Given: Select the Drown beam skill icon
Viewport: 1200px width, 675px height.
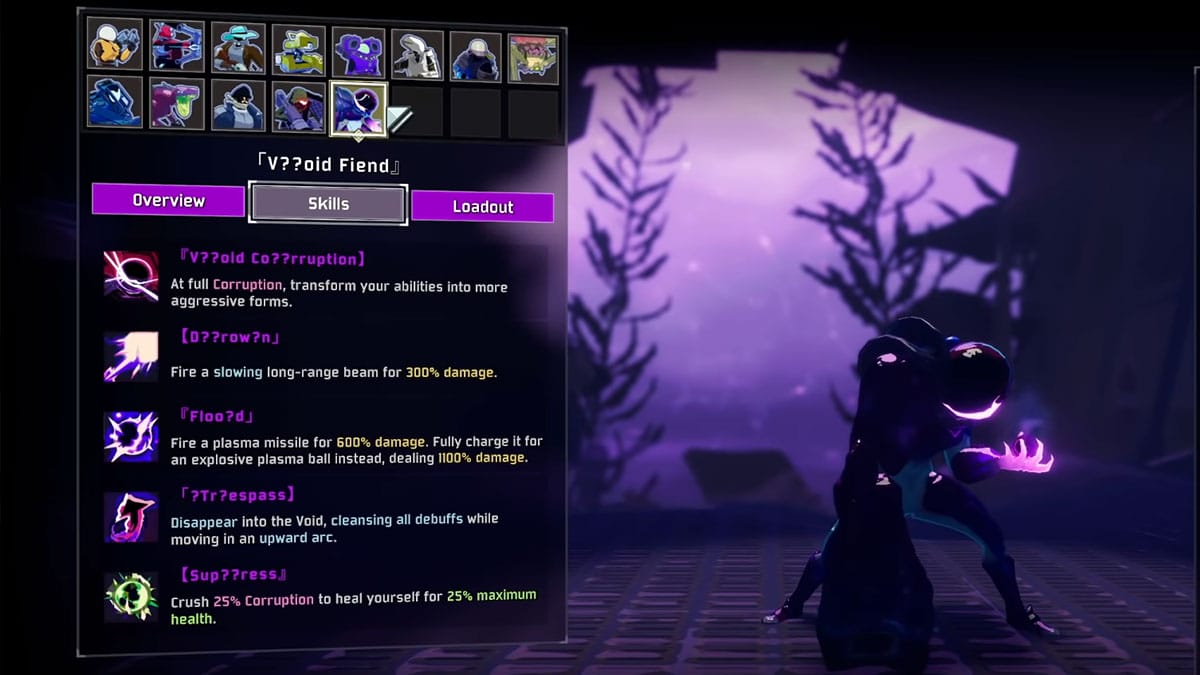Looking at the screenshot, I should tap(131, 356).
